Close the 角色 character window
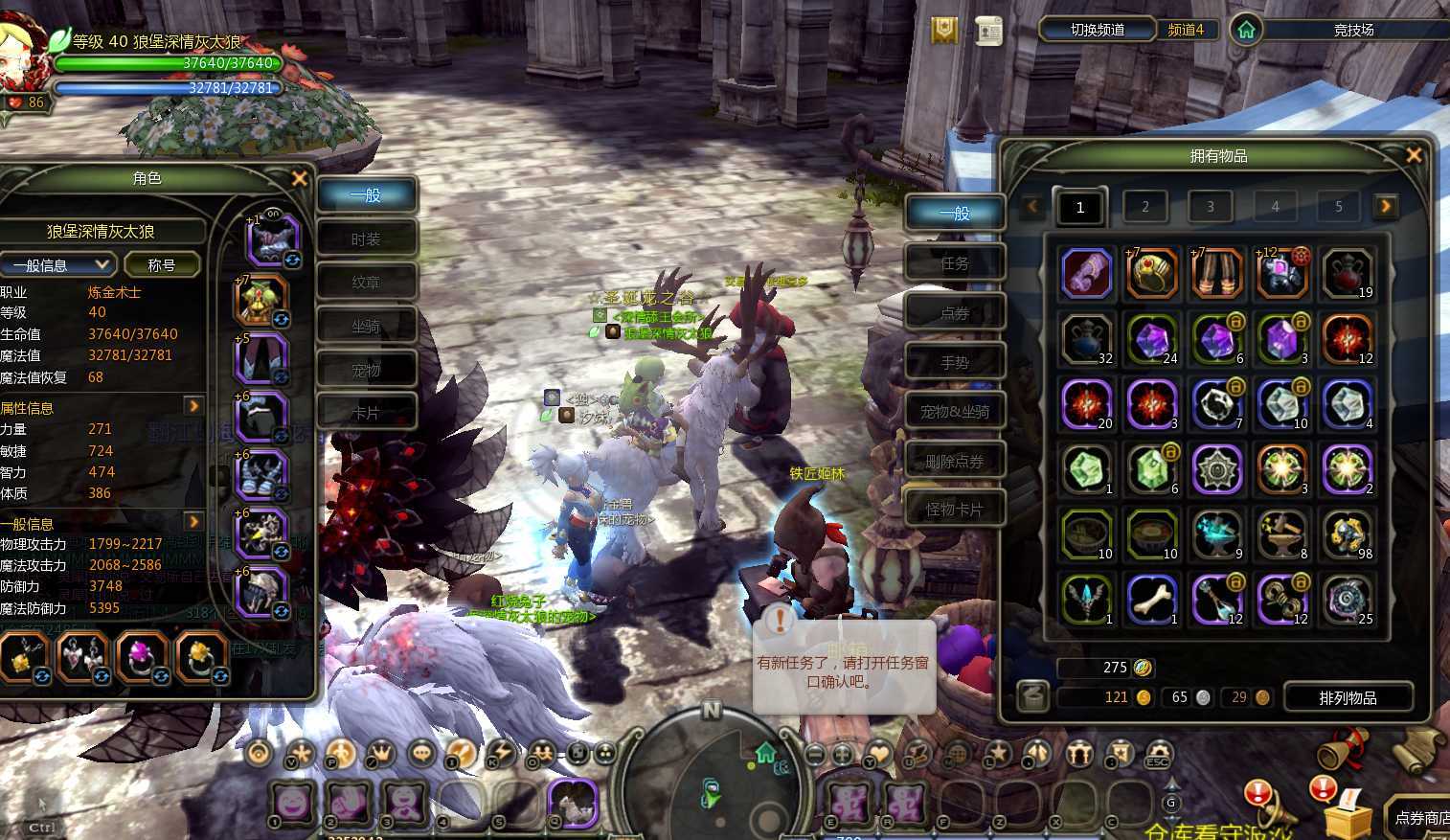 pyautogui.click(x=299, y=178)
